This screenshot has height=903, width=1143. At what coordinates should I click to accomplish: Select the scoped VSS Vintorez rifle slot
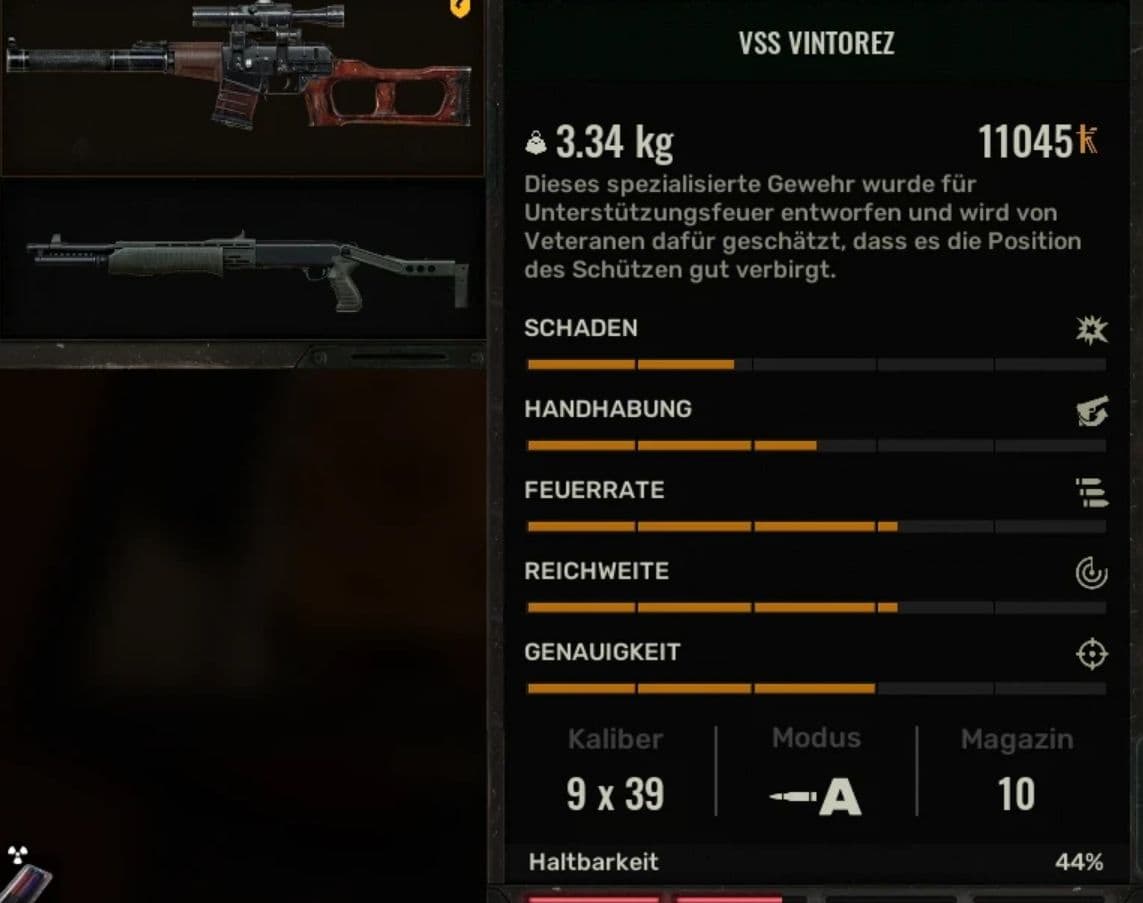240,85
